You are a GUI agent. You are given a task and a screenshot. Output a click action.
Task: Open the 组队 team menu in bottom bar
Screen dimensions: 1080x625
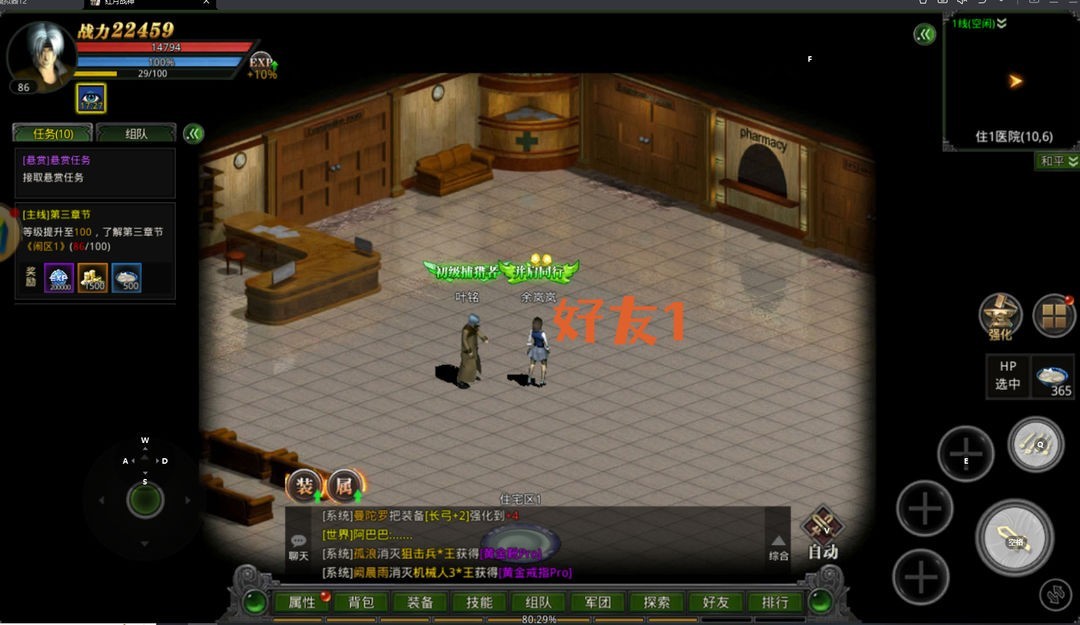point(538,602)
